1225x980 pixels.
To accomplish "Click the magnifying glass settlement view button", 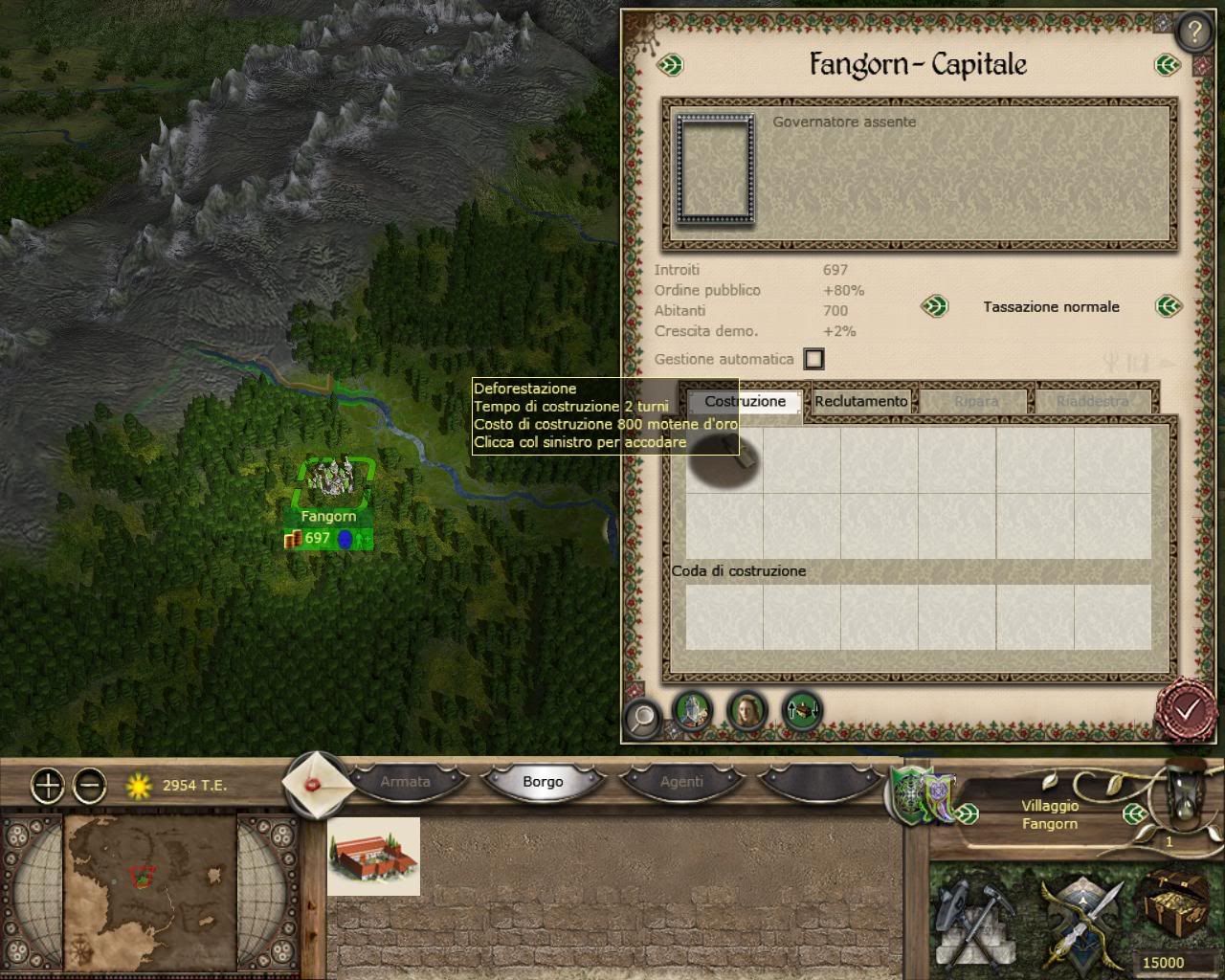I will [x=643, y=715].
